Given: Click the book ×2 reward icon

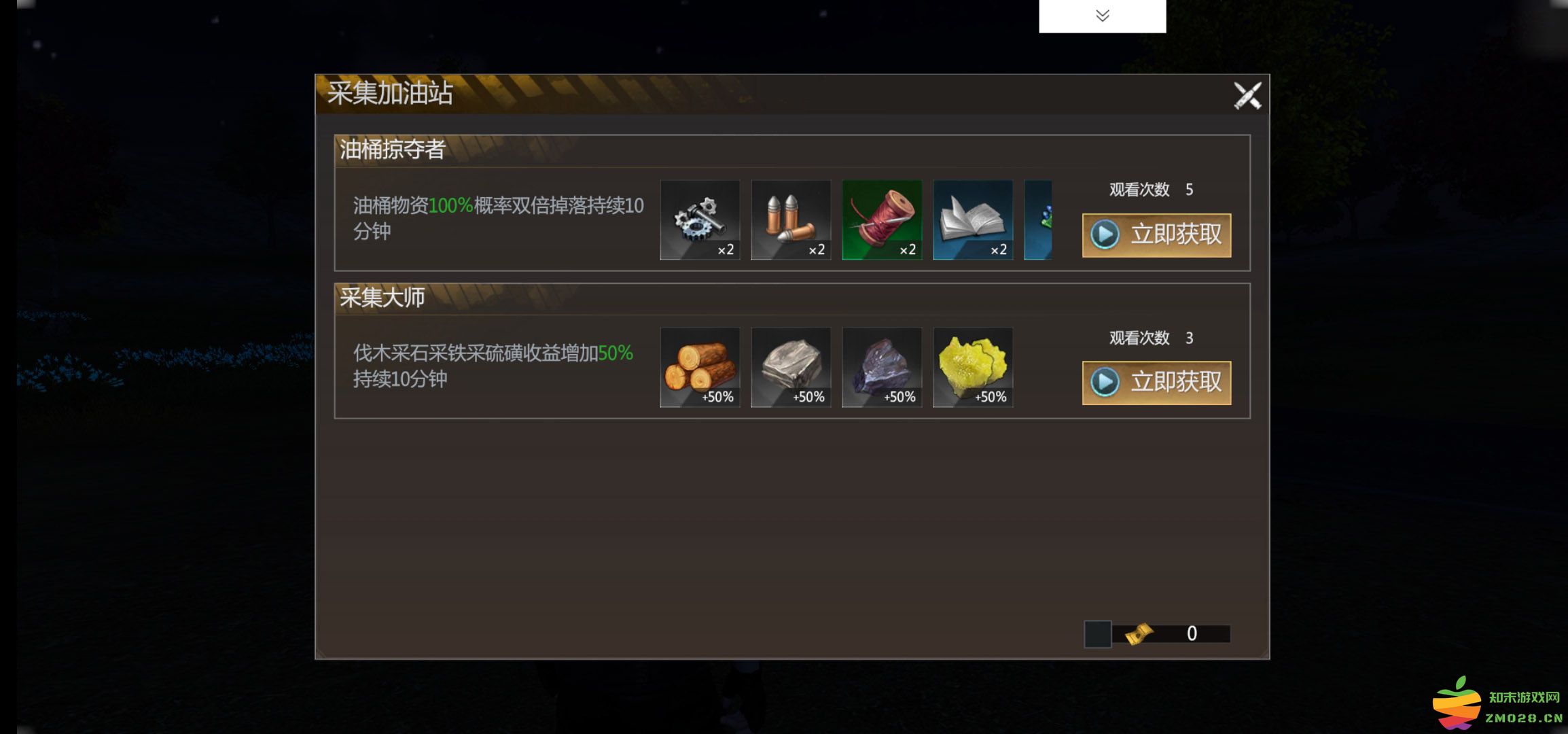Looking at the screenshot, I should [973, 220].
